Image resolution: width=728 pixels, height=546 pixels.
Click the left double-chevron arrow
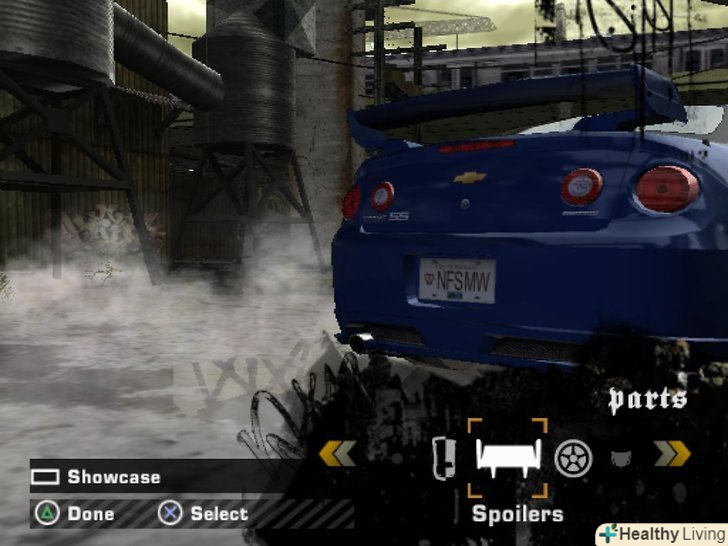click(337, 454)
